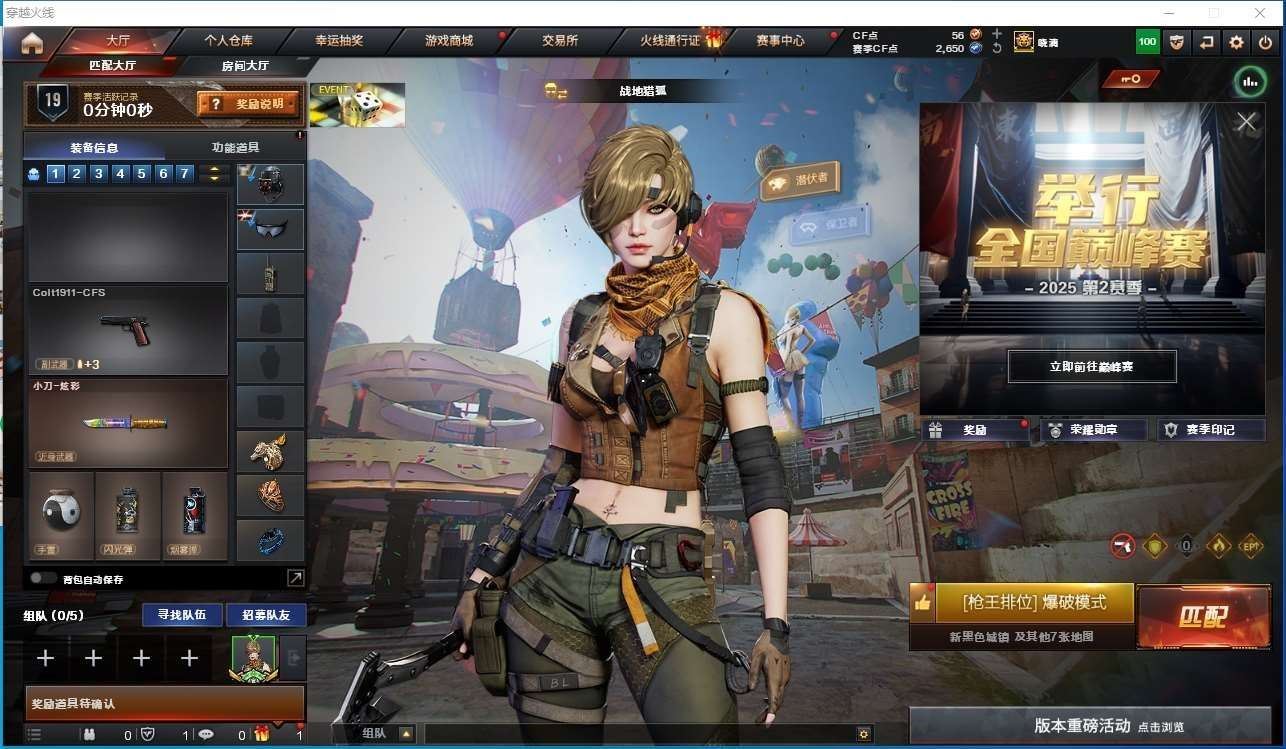Open the gear settings icon
Screen dimensions: 1286x749
1236,42
